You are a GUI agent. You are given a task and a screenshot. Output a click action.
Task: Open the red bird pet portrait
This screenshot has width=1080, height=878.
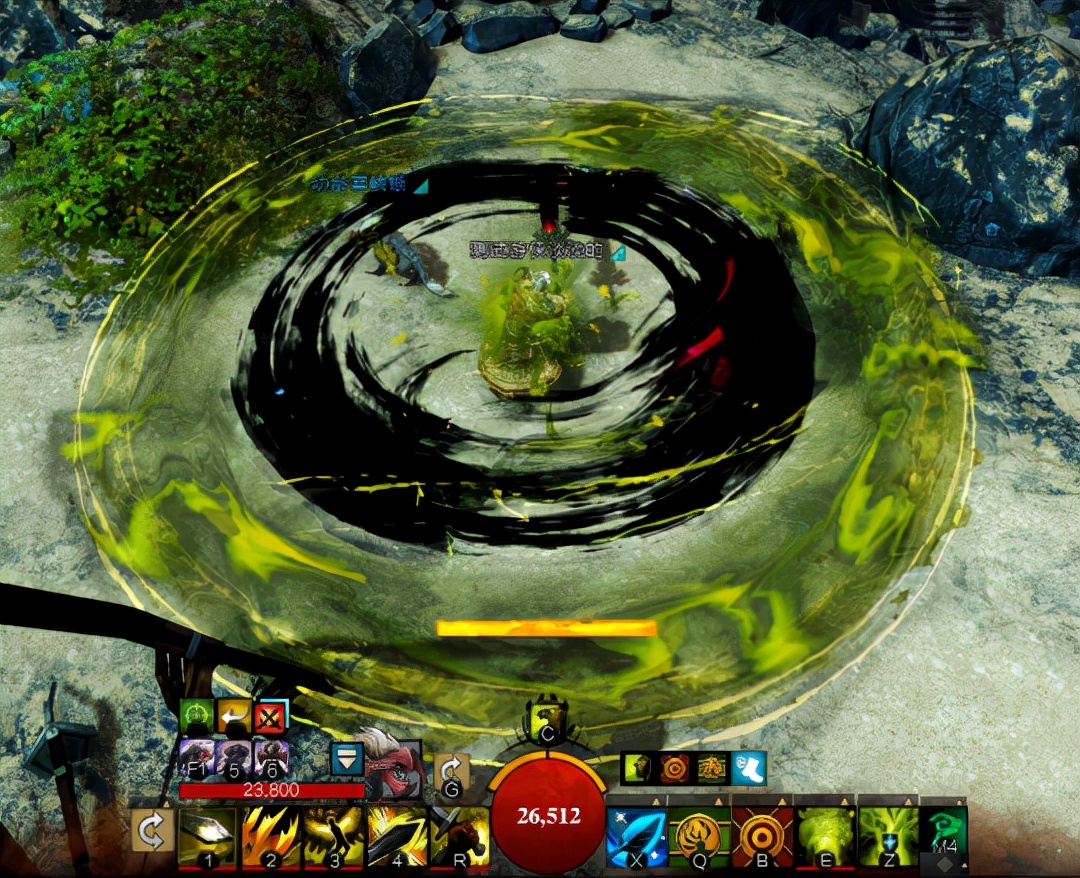tap(393, 765)
